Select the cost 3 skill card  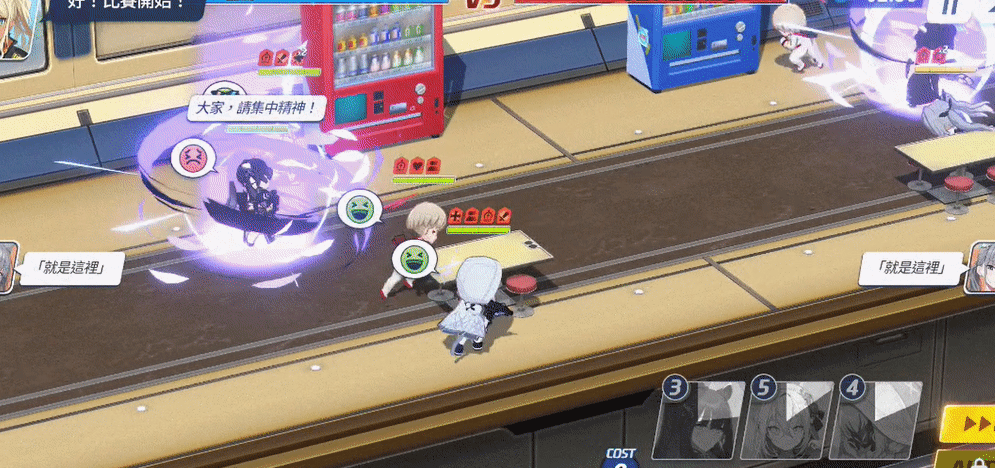click(x=698, y=419)
